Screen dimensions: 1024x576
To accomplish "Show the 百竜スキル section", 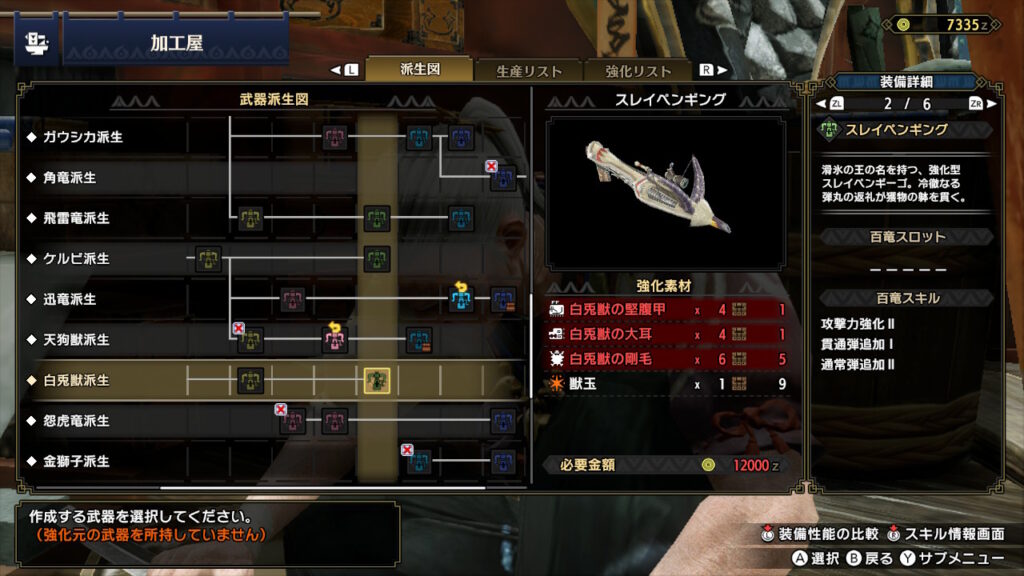I will coord(907,298).
